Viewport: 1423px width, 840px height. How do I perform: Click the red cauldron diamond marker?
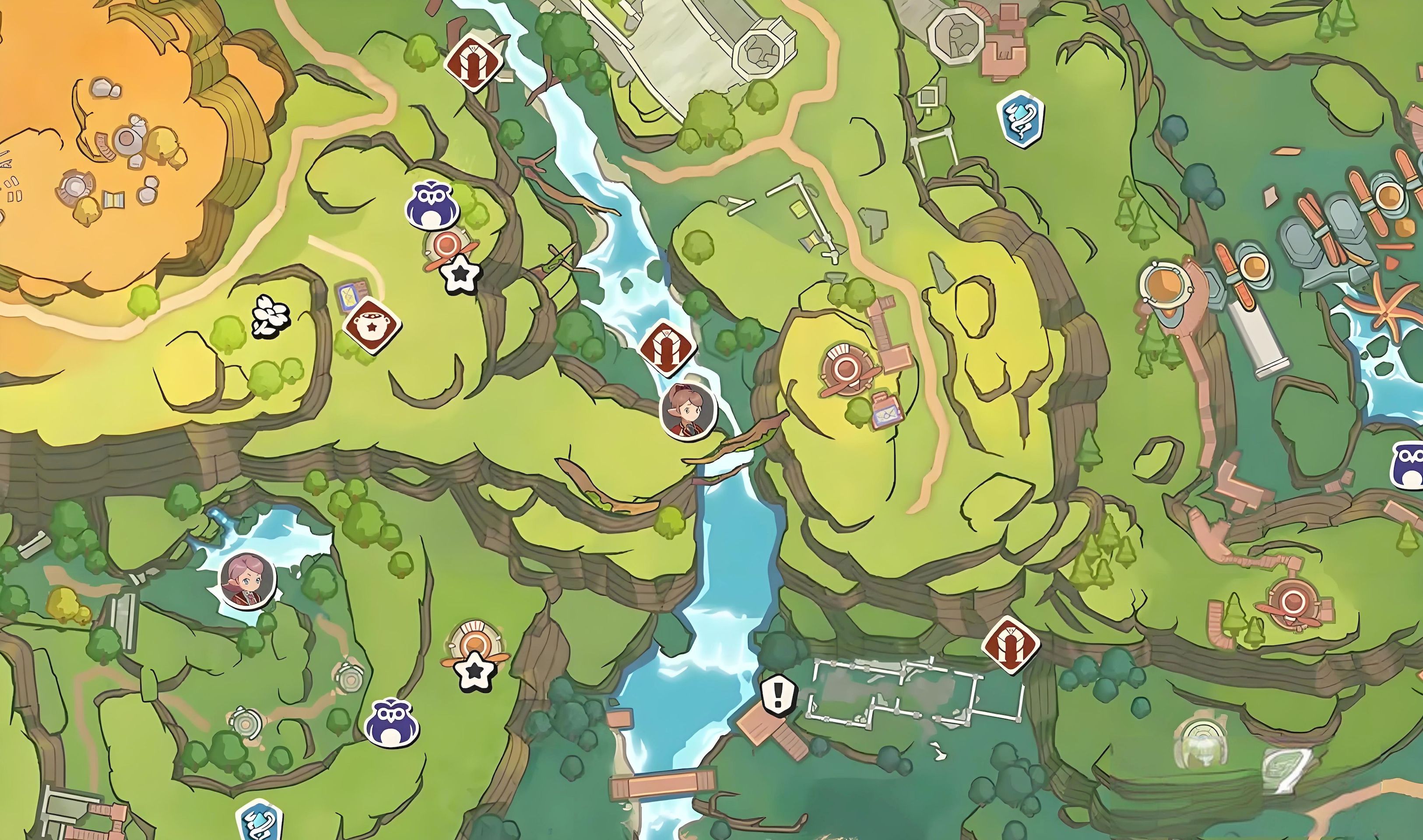pos(372,325)
